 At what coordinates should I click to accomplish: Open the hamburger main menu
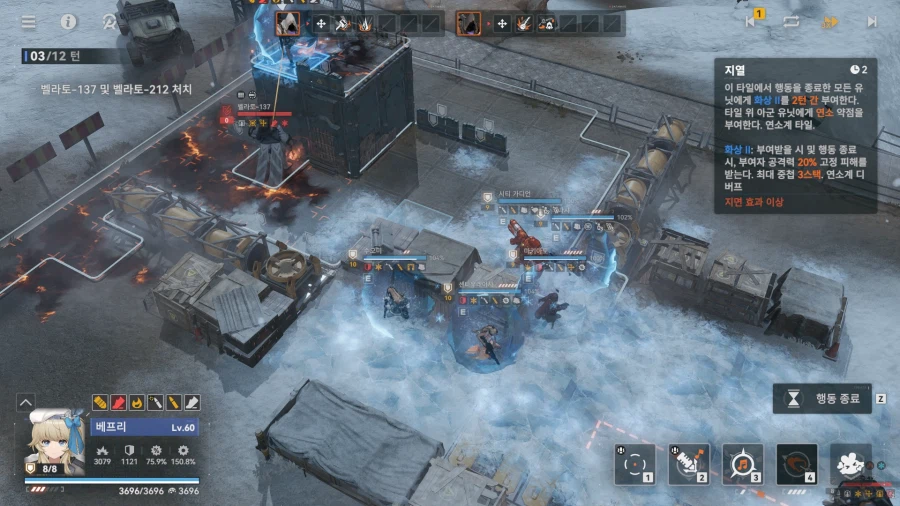28,21
